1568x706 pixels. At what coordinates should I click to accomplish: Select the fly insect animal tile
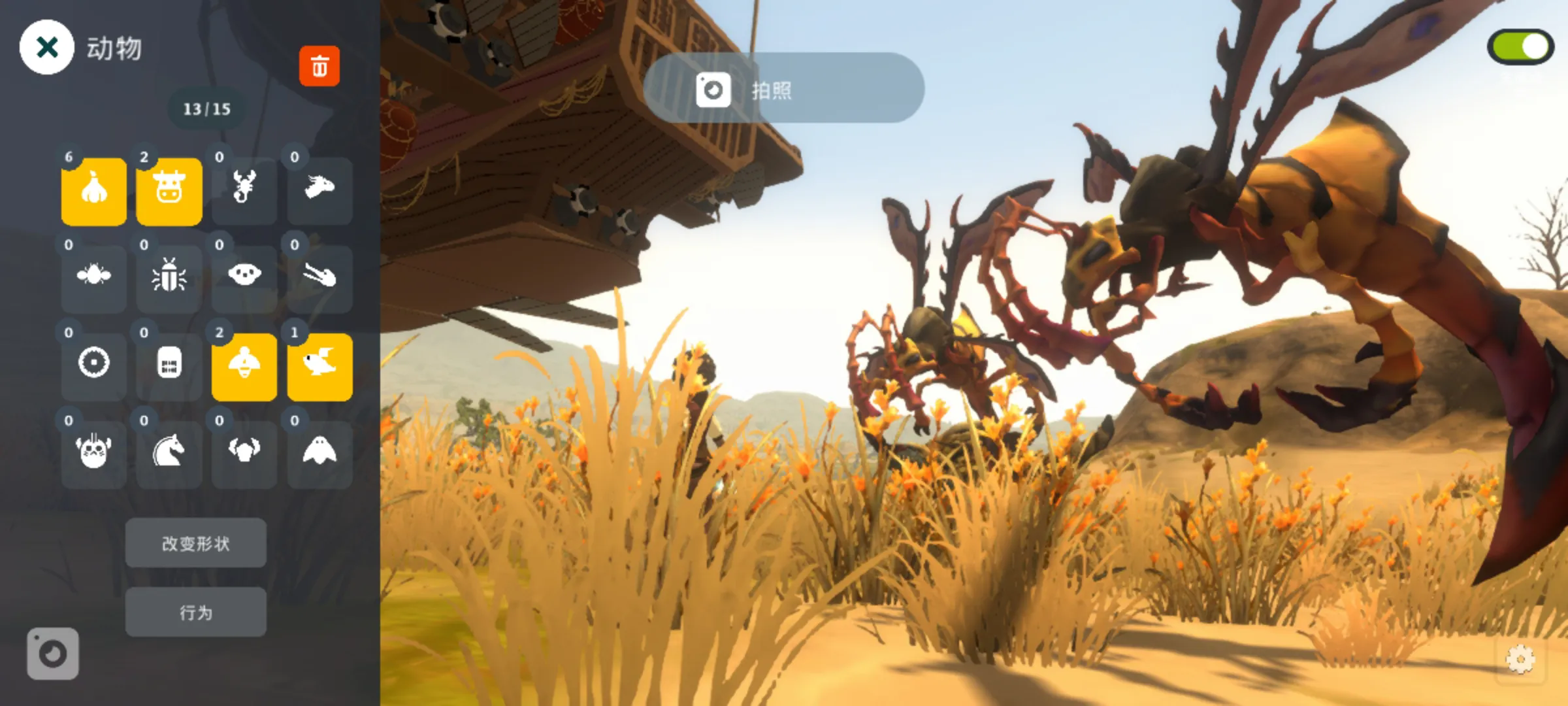[x=94, y=279]
